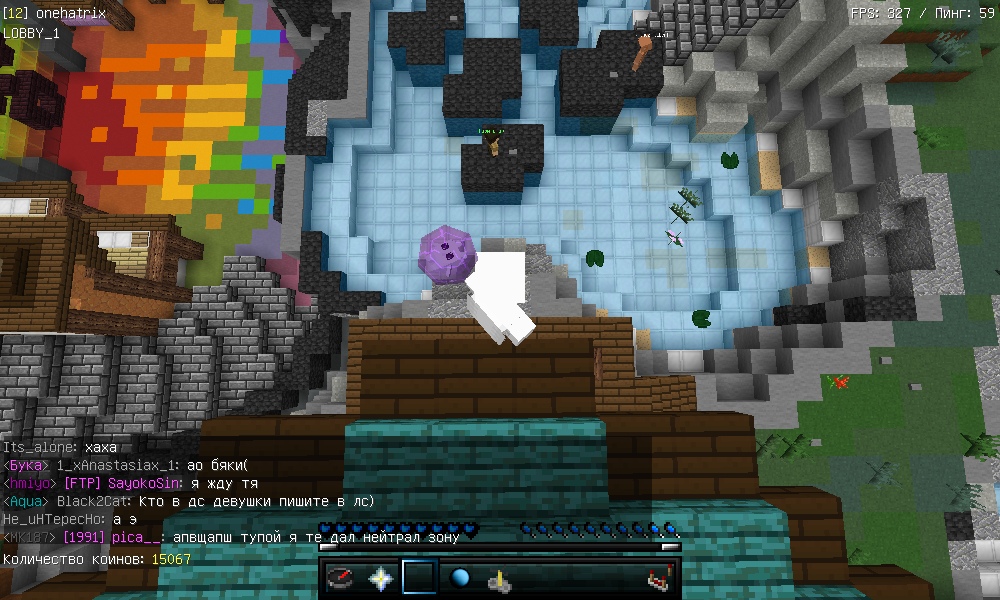Image resolution: width=1000 pixels, height=600 pixels.
Task: Click the highlighted empty hotbar slot
Action: coord(420,578)
